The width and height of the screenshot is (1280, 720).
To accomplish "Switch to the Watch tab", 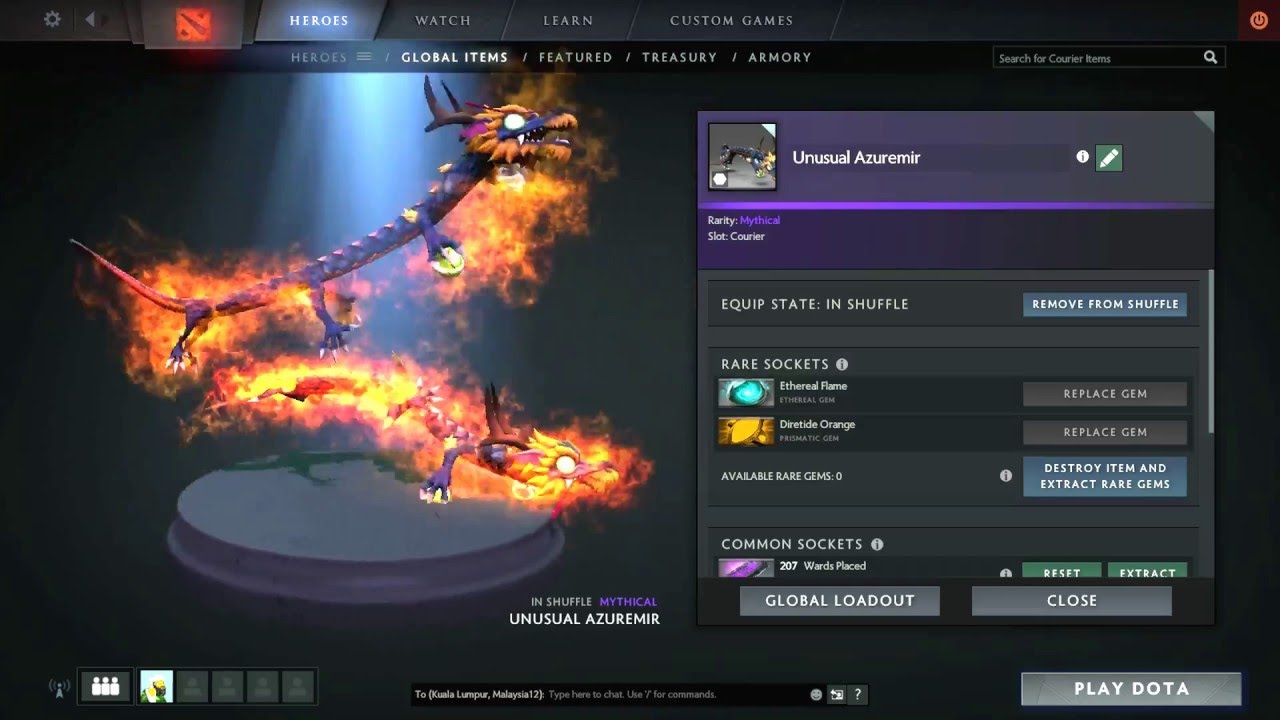I will [x=443, y=21].
